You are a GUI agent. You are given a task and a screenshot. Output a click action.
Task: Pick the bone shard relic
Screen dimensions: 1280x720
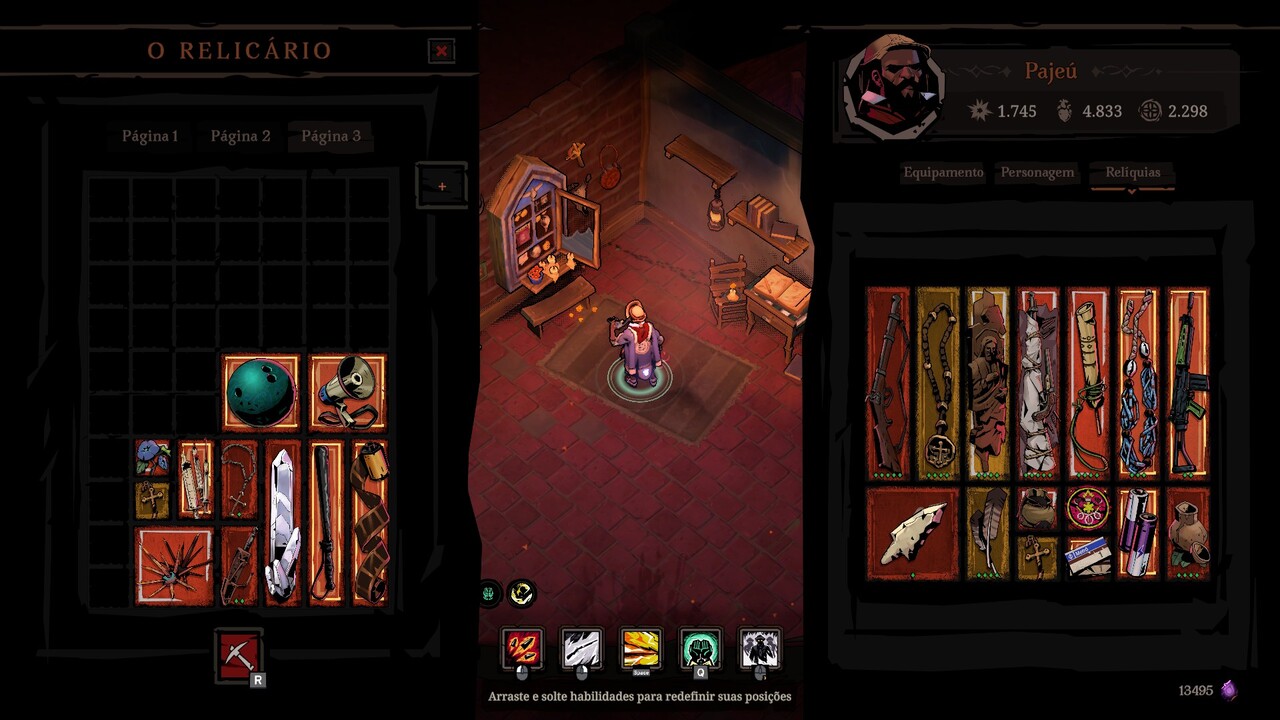pos(913,533)
